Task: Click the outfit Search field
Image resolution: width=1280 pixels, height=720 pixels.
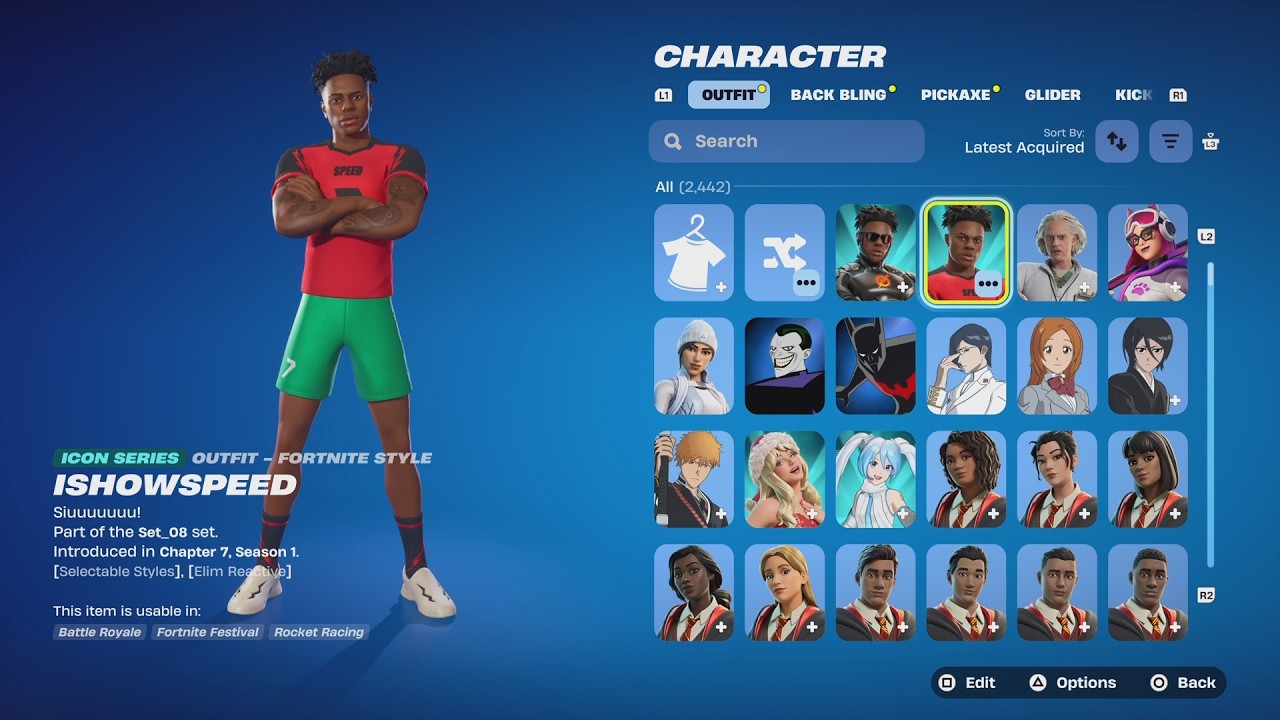Action: 786,141
